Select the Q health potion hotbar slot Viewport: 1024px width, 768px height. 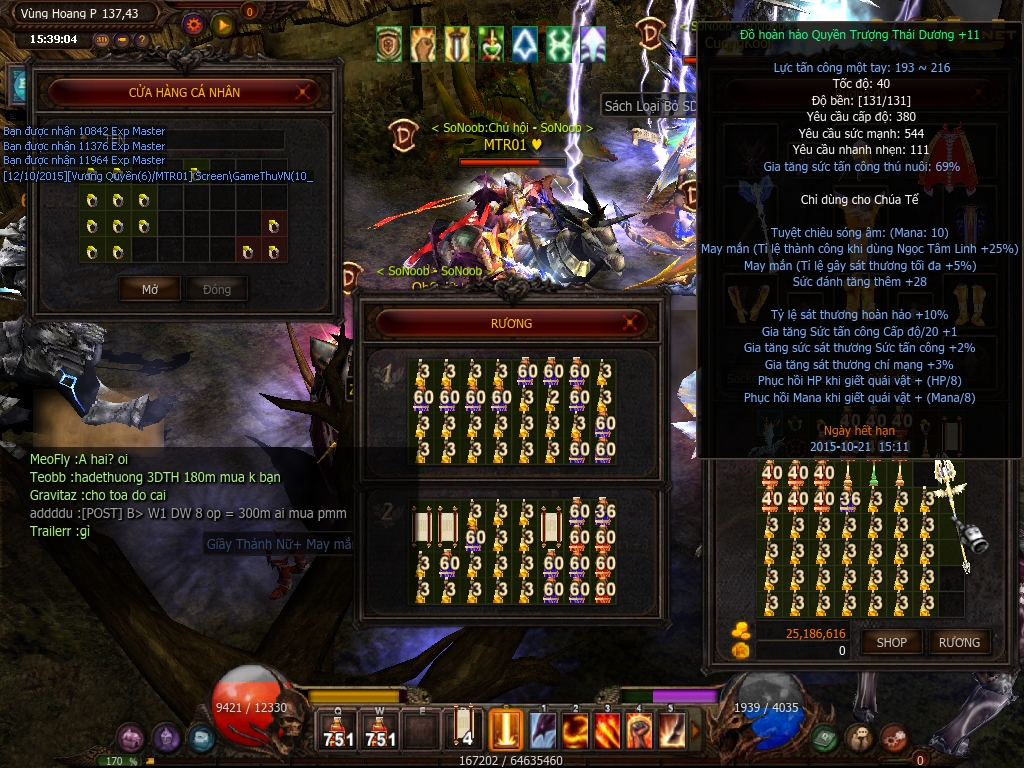pyautogui.click(x=338, y=730)
